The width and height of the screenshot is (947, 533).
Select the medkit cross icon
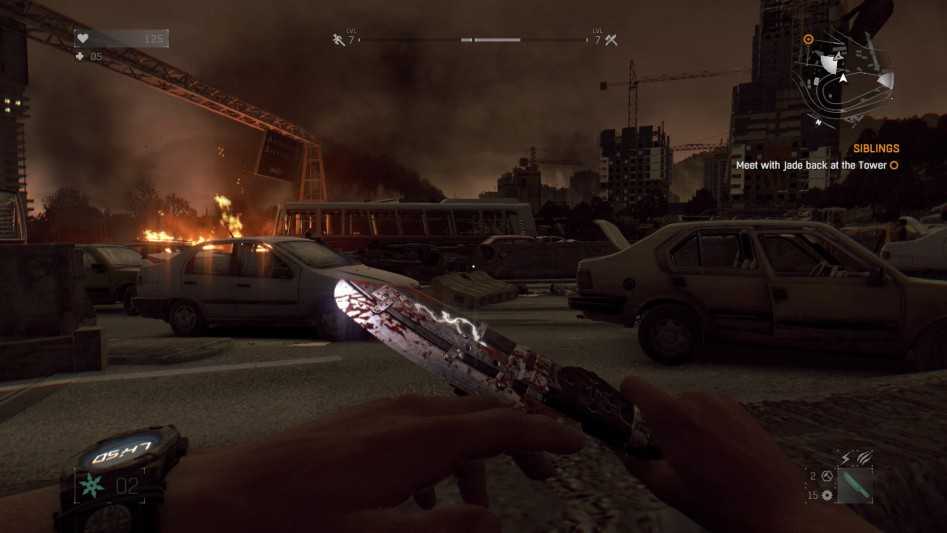pyautogui.click(x=81, y=57)
